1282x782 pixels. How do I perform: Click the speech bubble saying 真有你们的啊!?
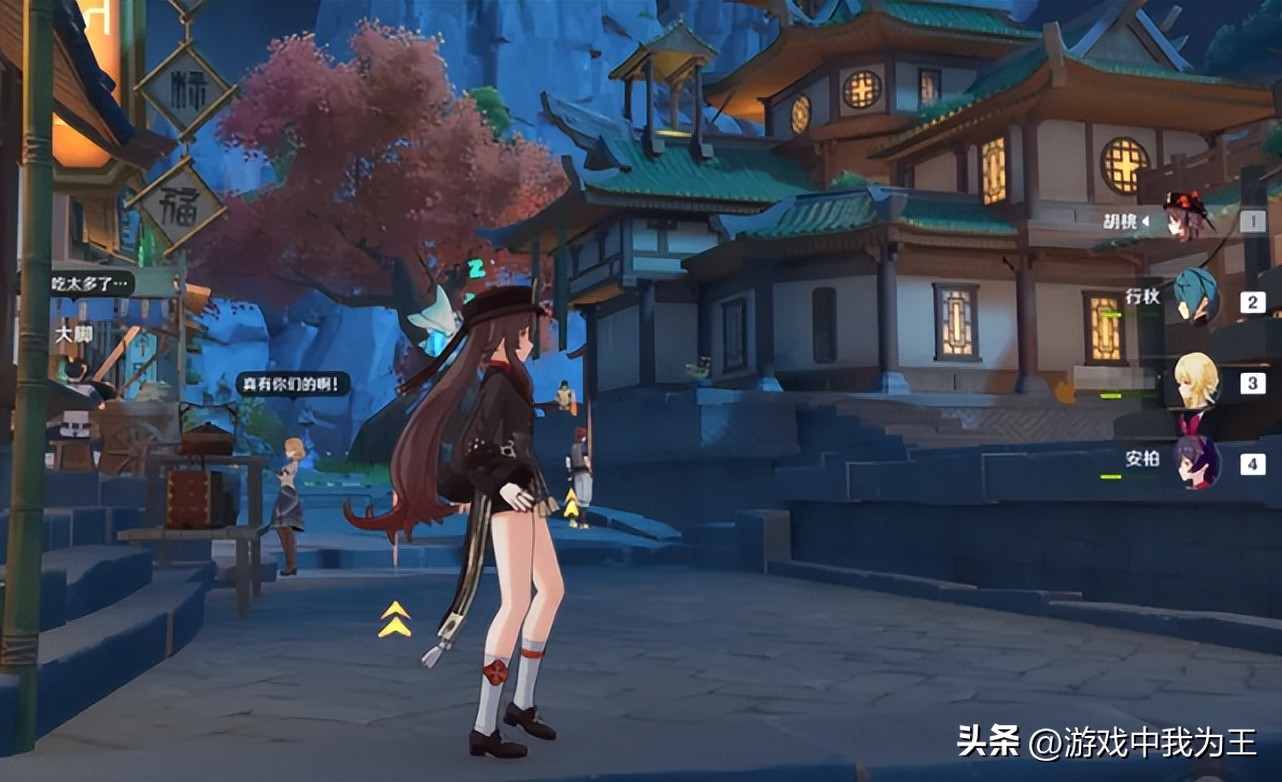pyautogui.click(x=292, y=381)
